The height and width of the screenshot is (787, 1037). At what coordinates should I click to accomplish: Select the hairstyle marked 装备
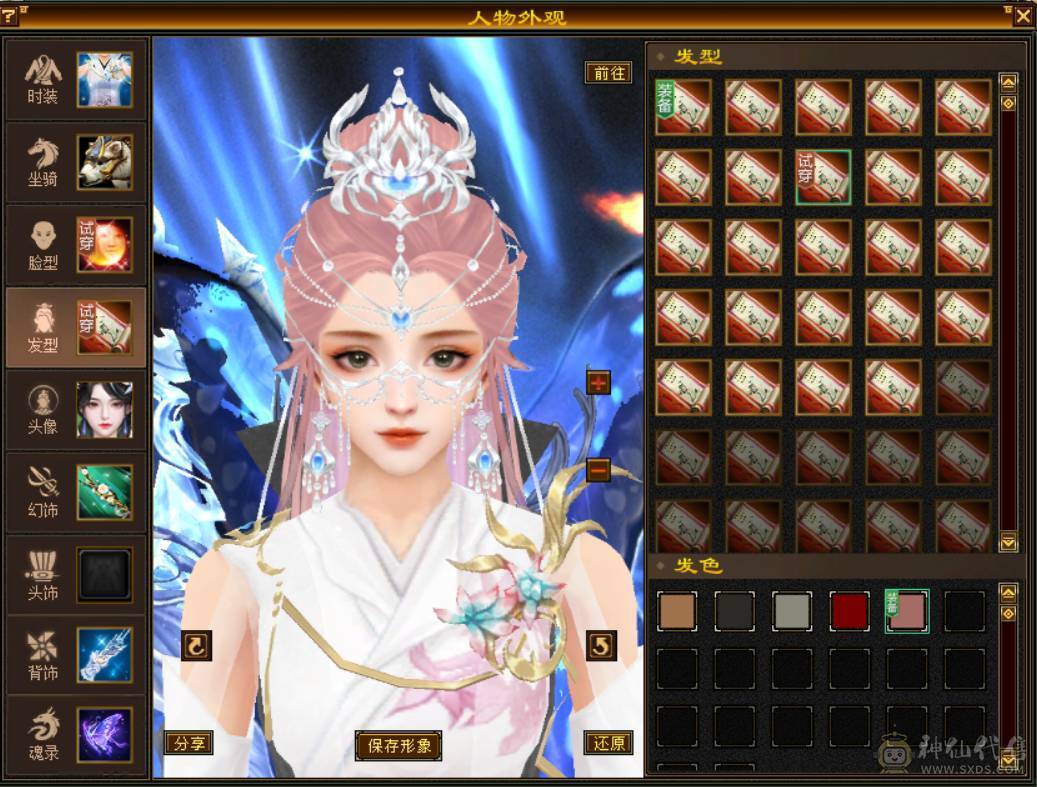683,107
